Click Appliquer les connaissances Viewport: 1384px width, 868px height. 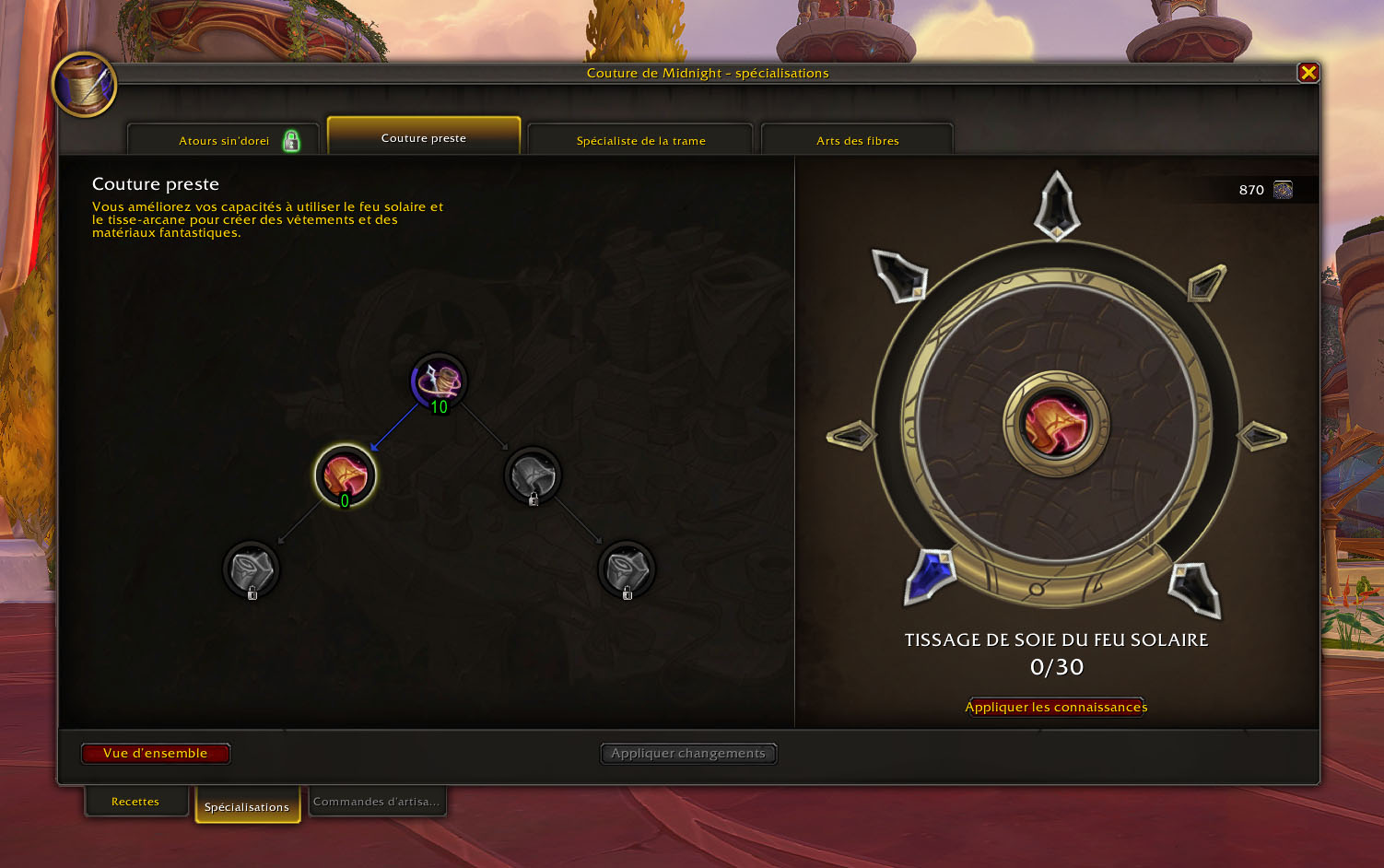(x=1056, y=707)
